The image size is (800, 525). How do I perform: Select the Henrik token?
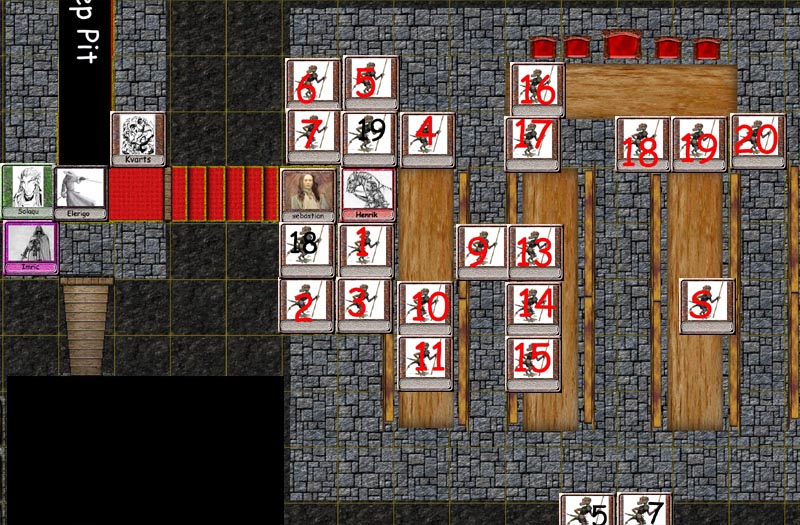tap(368, 194)
